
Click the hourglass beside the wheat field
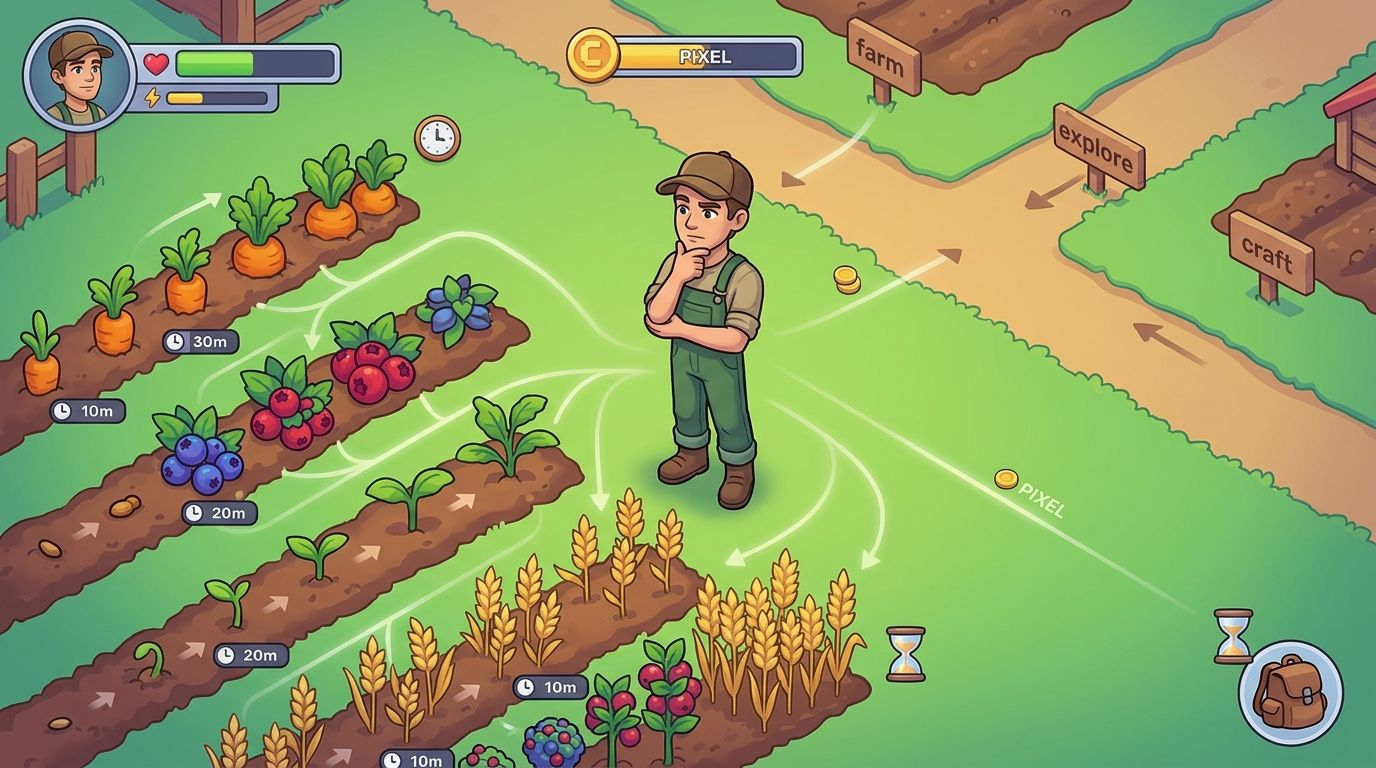(x=905, y=654)
